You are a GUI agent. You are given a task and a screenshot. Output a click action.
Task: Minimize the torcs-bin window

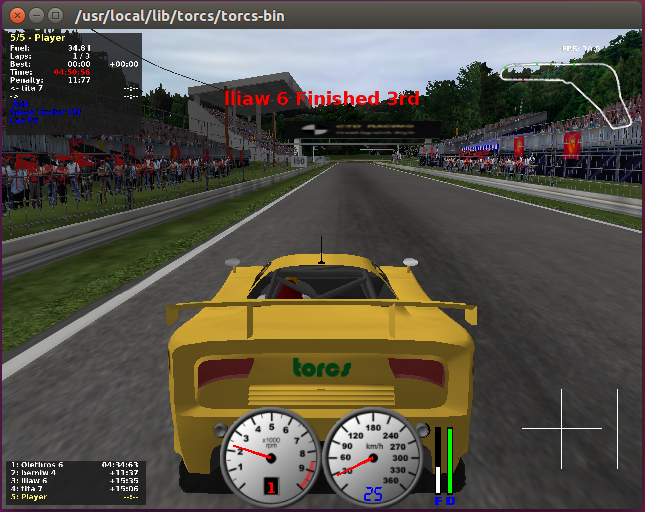click(x=35, y=15)
